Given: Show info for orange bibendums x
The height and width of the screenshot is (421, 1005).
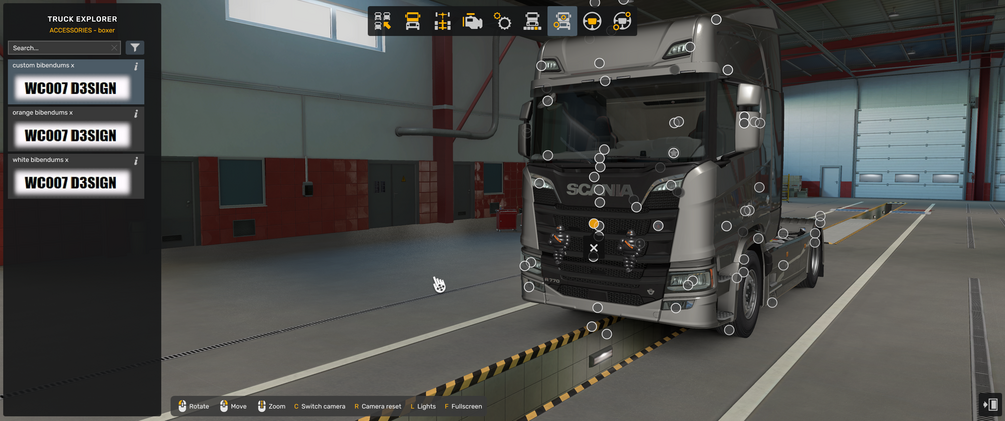Looking at the screenshot, I should click(x=136, y=113).
